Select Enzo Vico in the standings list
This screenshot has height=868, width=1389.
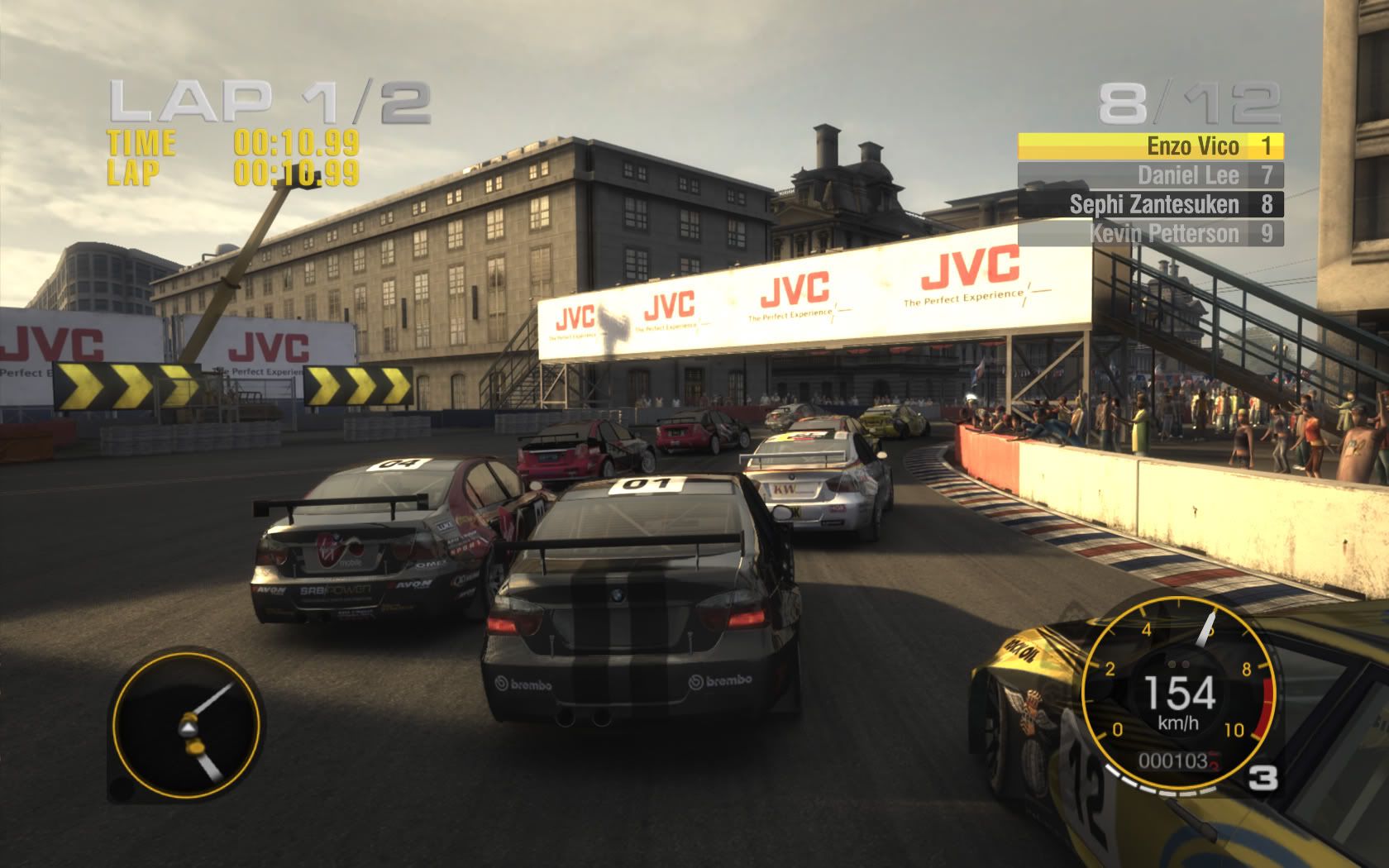[x=1150, y=146]
